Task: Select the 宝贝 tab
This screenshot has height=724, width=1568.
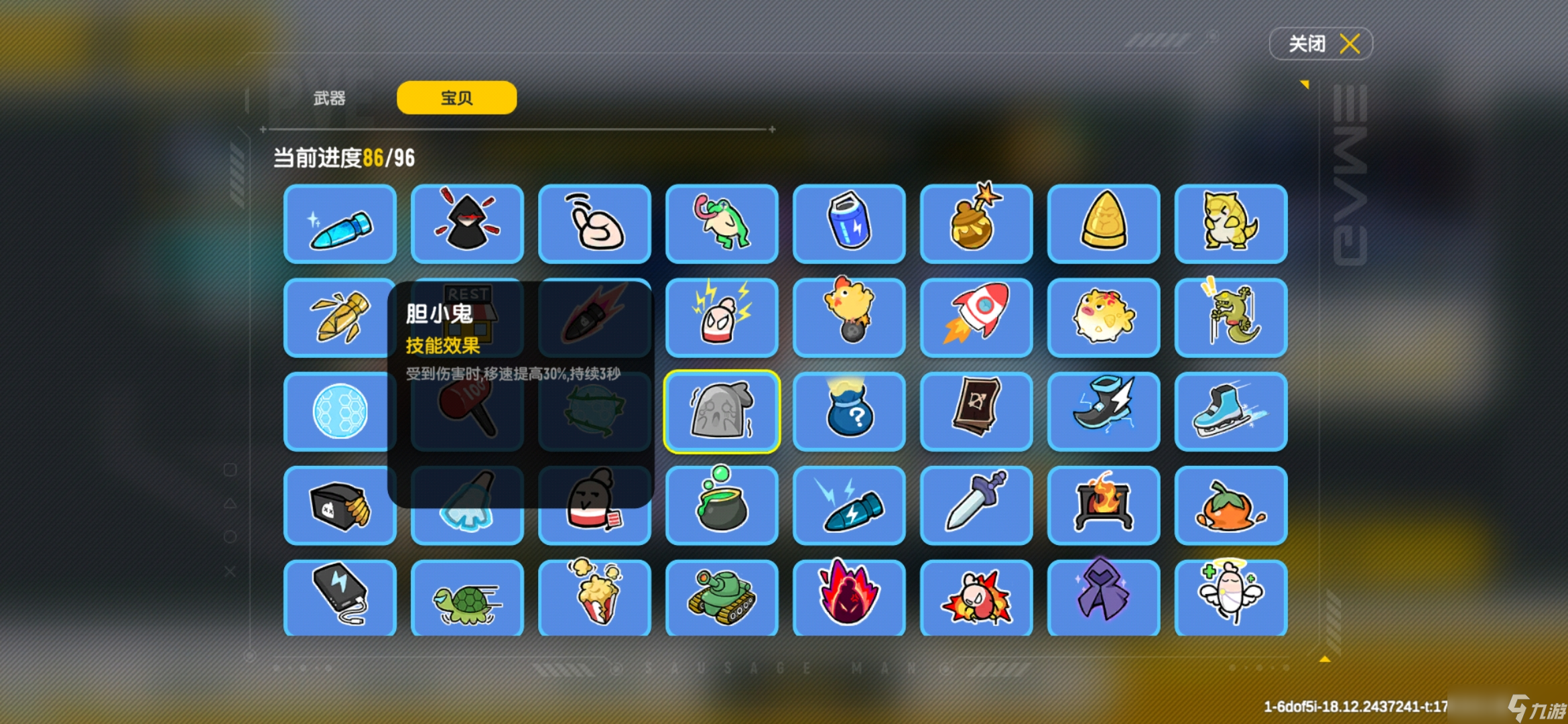Action: pyautogui.click(x=456, y=99)
